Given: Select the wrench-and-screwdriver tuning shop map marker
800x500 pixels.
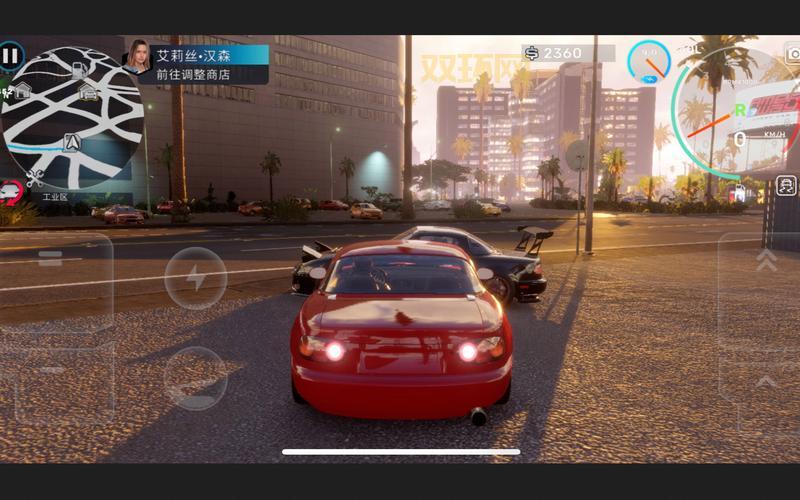Looking at the screenshot, I should 35,178.
